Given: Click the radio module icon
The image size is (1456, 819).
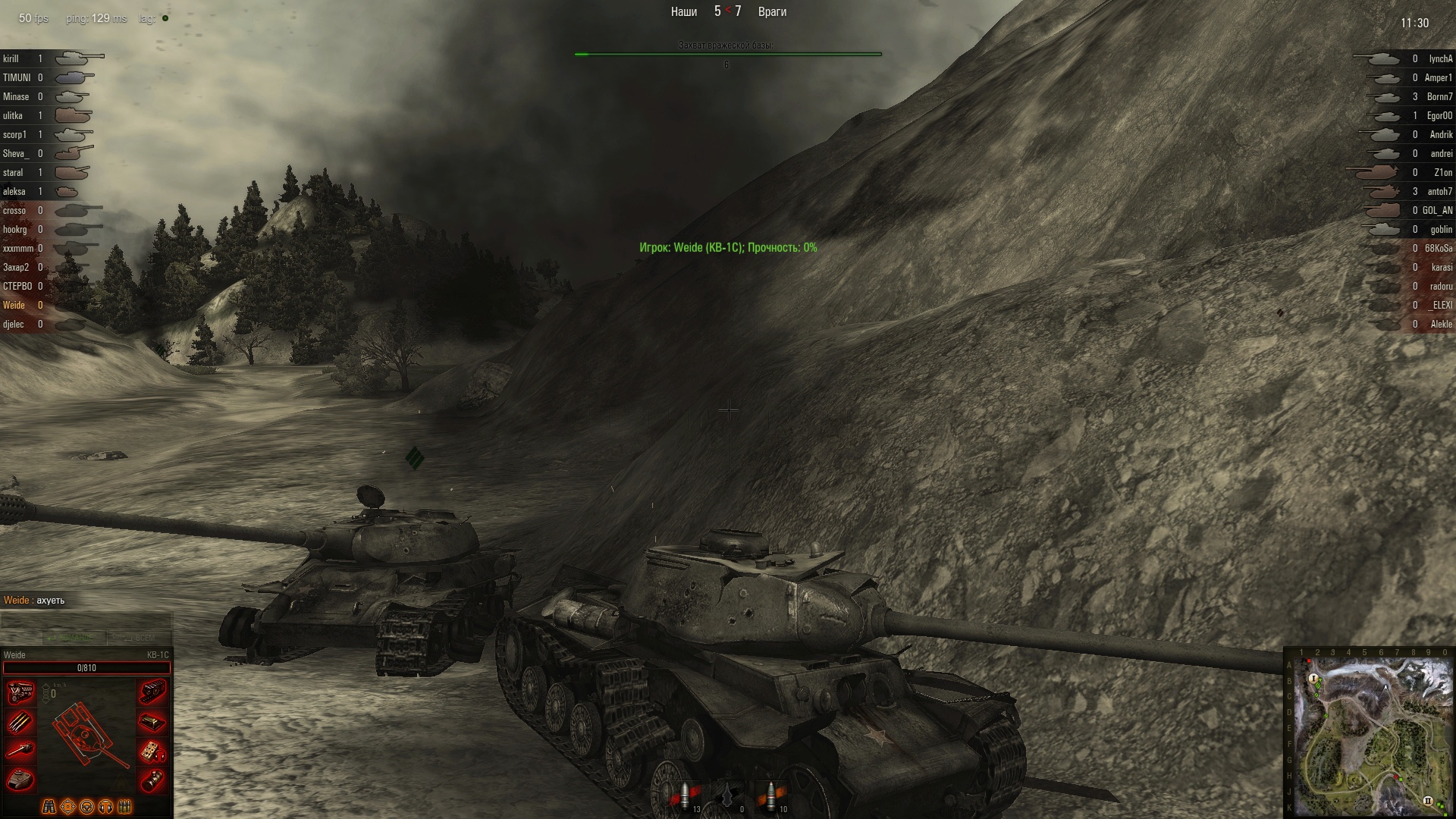Looking at the screenshot, I should 152,750.
